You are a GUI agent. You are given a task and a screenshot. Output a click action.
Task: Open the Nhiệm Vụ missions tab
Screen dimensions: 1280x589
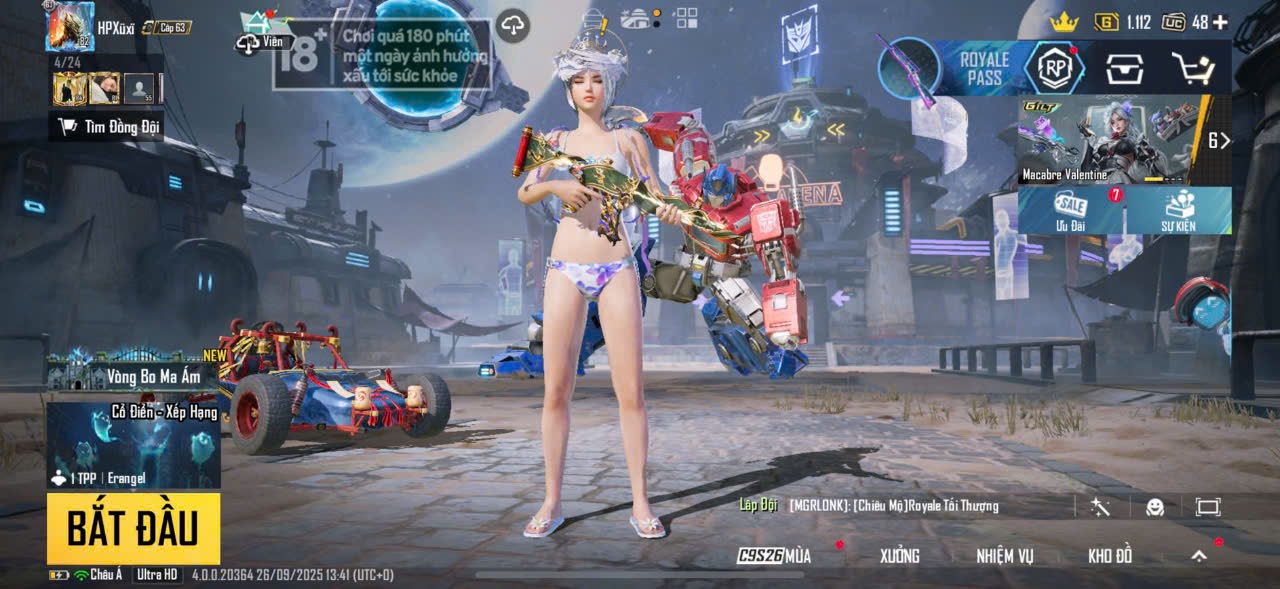1005,556
